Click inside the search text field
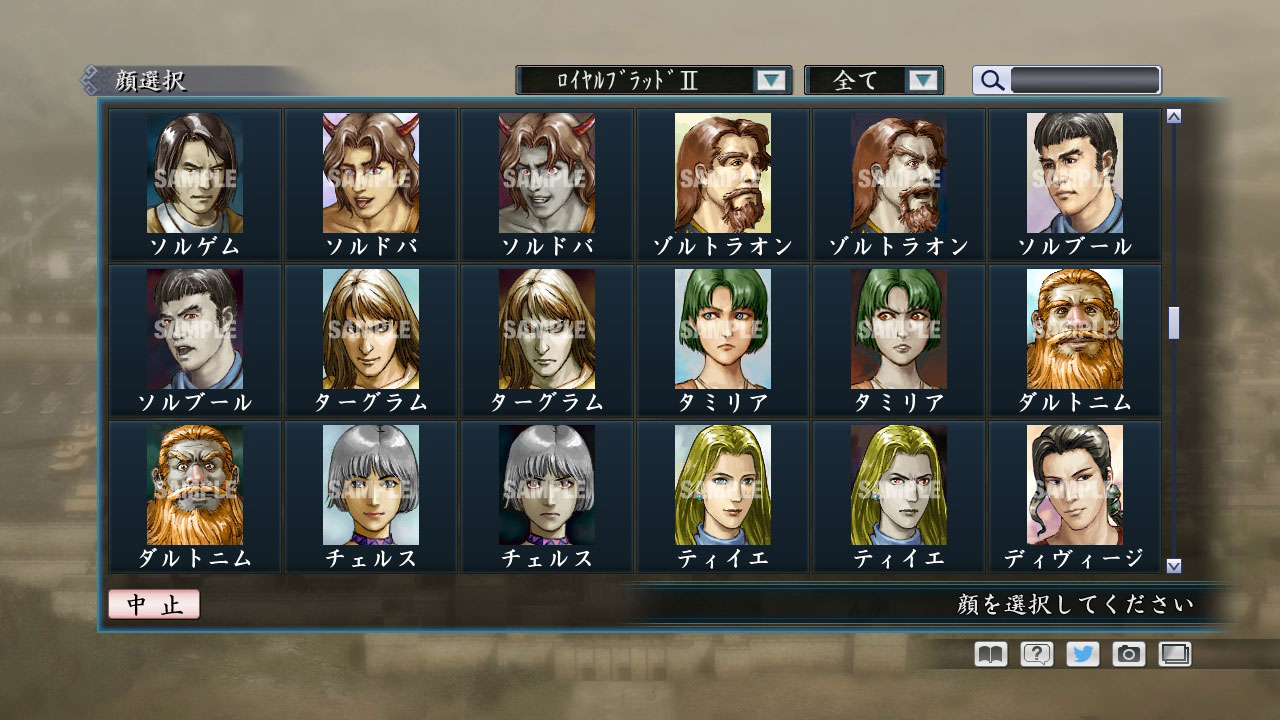Image resolution: width=1280 pixels, height=720 pixels. coord(1085,79)
